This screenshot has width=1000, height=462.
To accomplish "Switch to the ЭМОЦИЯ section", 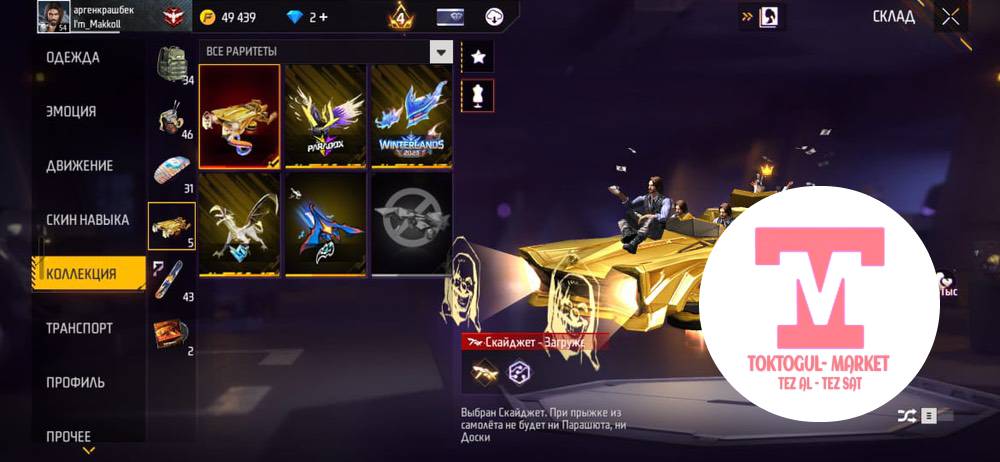I will coord(71,111).
